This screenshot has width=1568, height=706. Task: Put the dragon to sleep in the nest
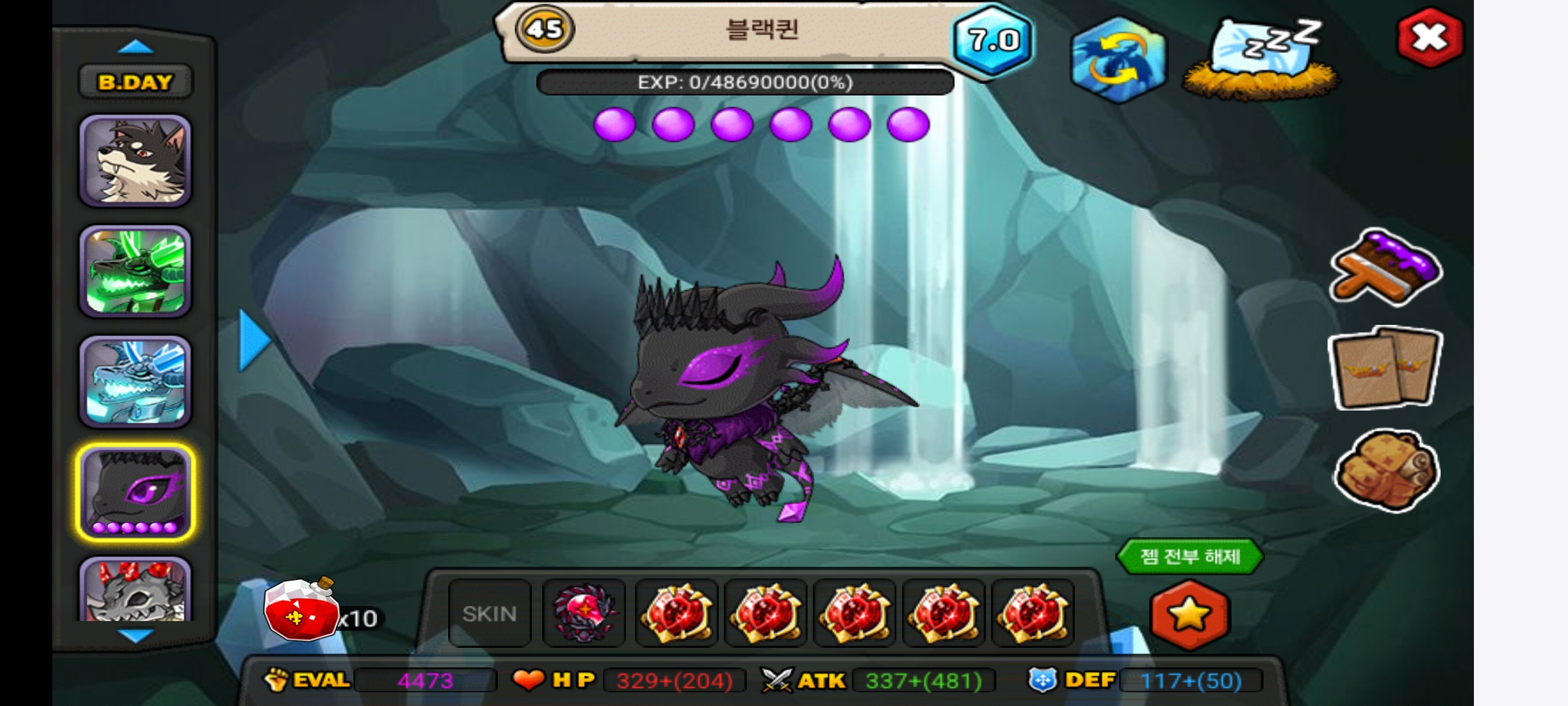(x=1261, y=60)
